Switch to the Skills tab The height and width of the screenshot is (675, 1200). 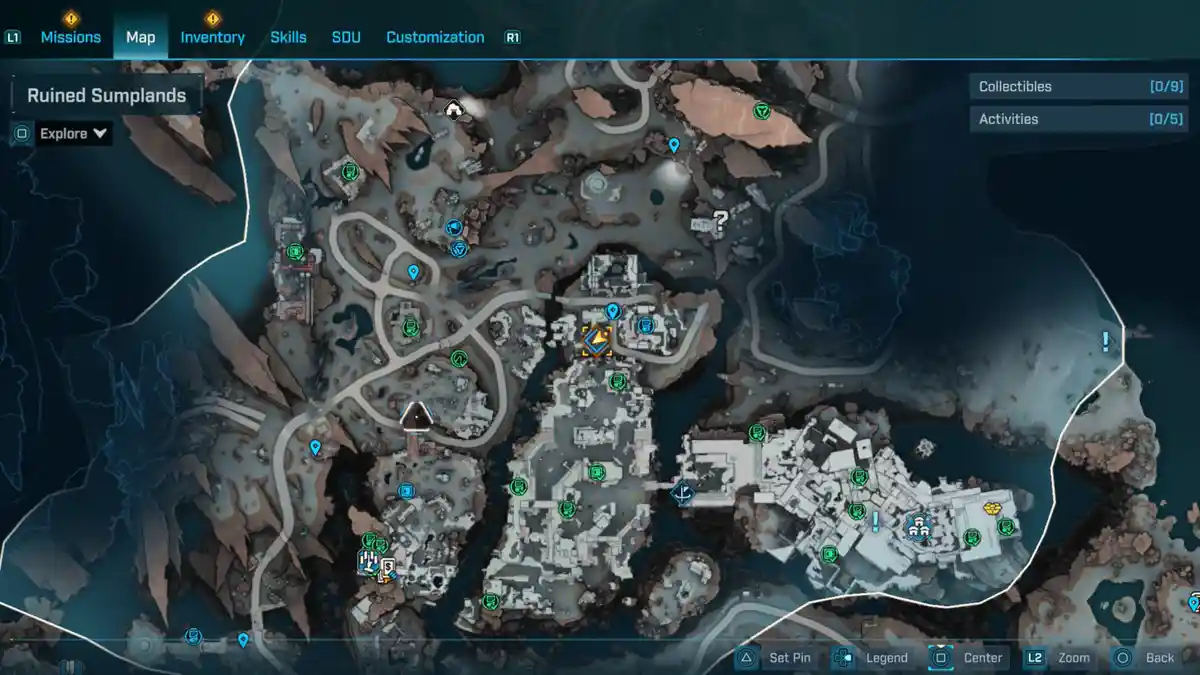[288, 37]
